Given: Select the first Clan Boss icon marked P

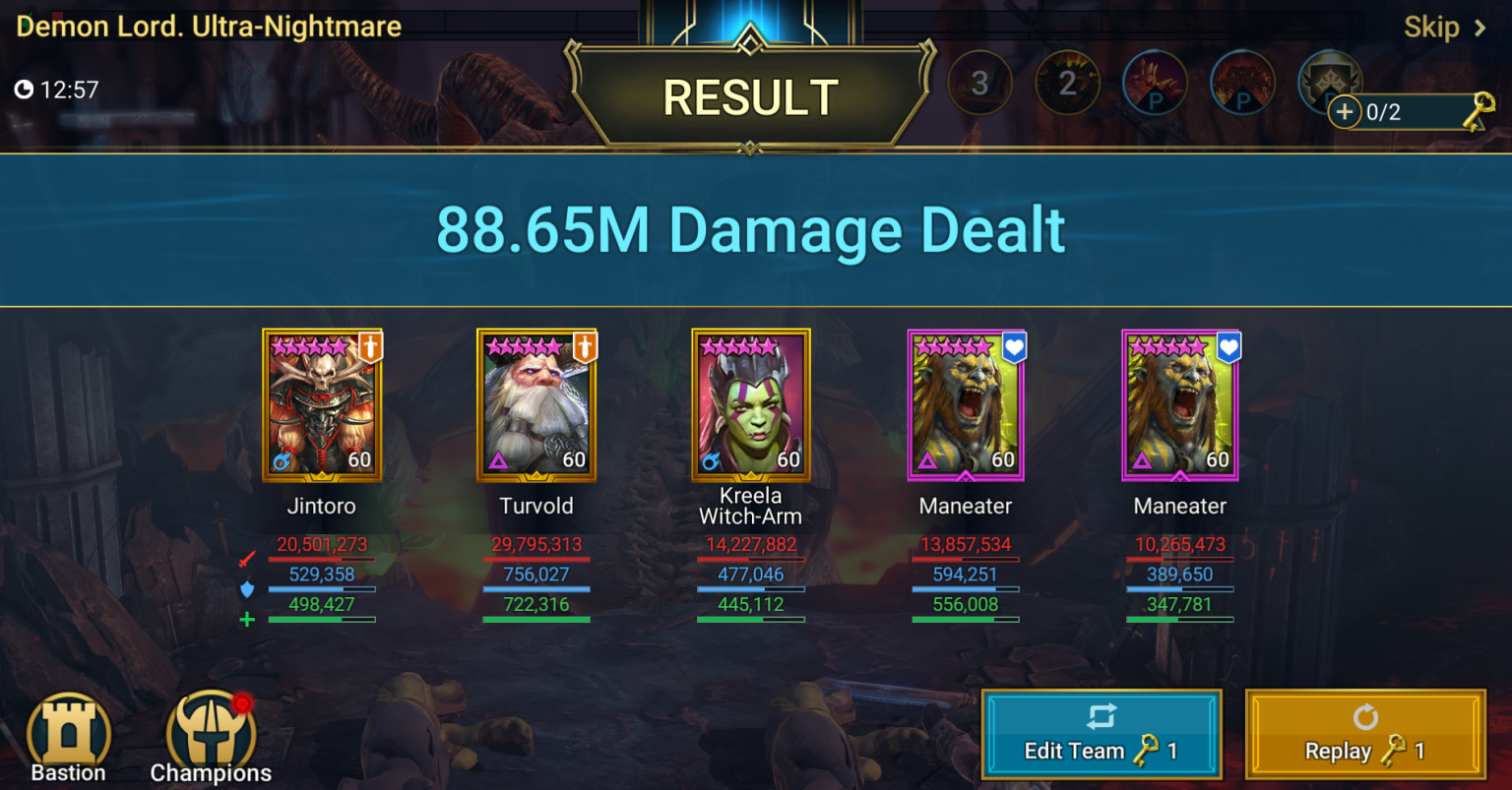Looking at the screenshot, I should (x=1155, y=84).
